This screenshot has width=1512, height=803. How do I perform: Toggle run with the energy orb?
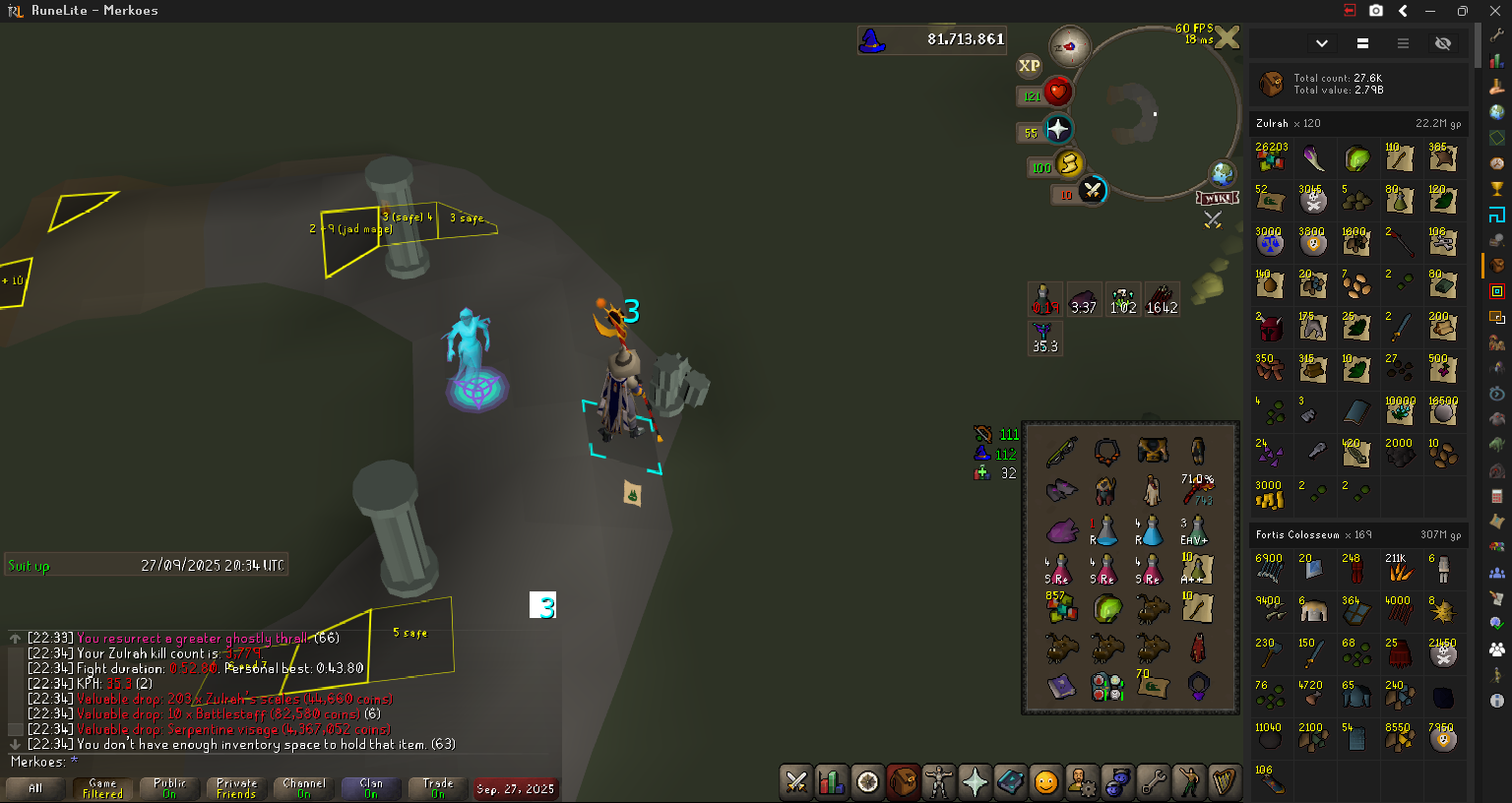click(x=1068, y=164)
